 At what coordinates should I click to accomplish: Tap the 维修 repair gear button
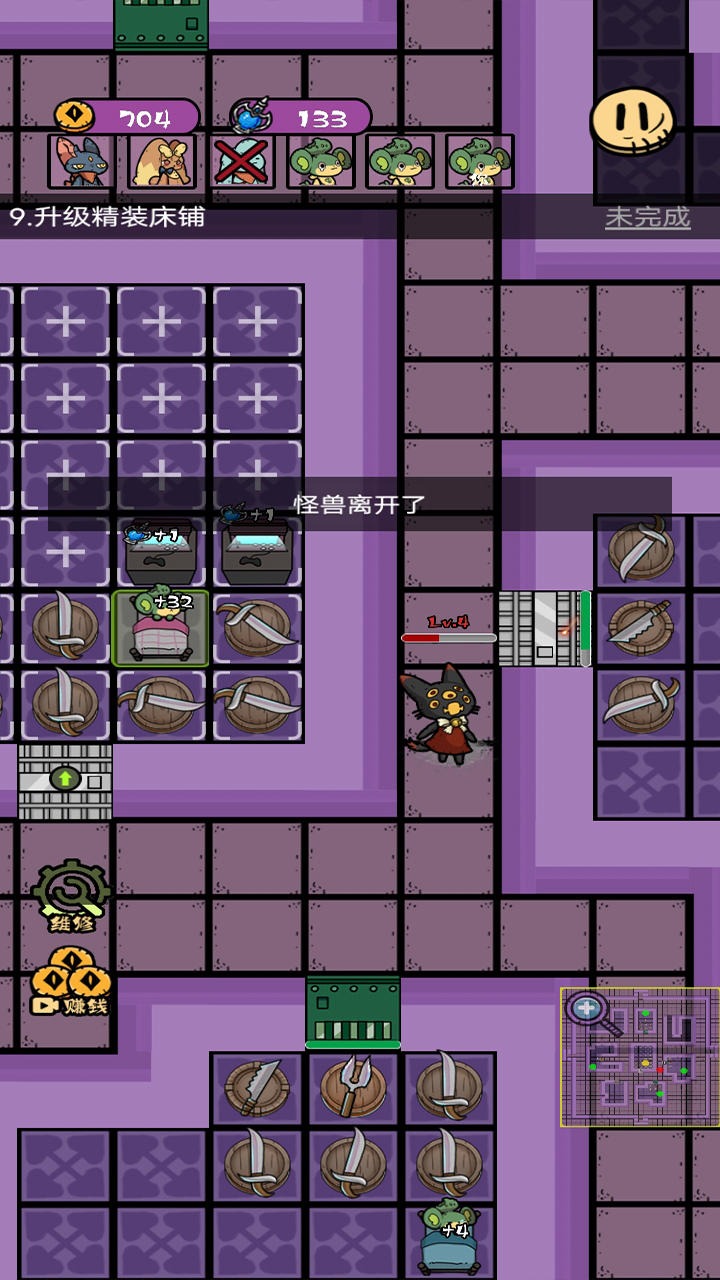click(x=70, y=895)
